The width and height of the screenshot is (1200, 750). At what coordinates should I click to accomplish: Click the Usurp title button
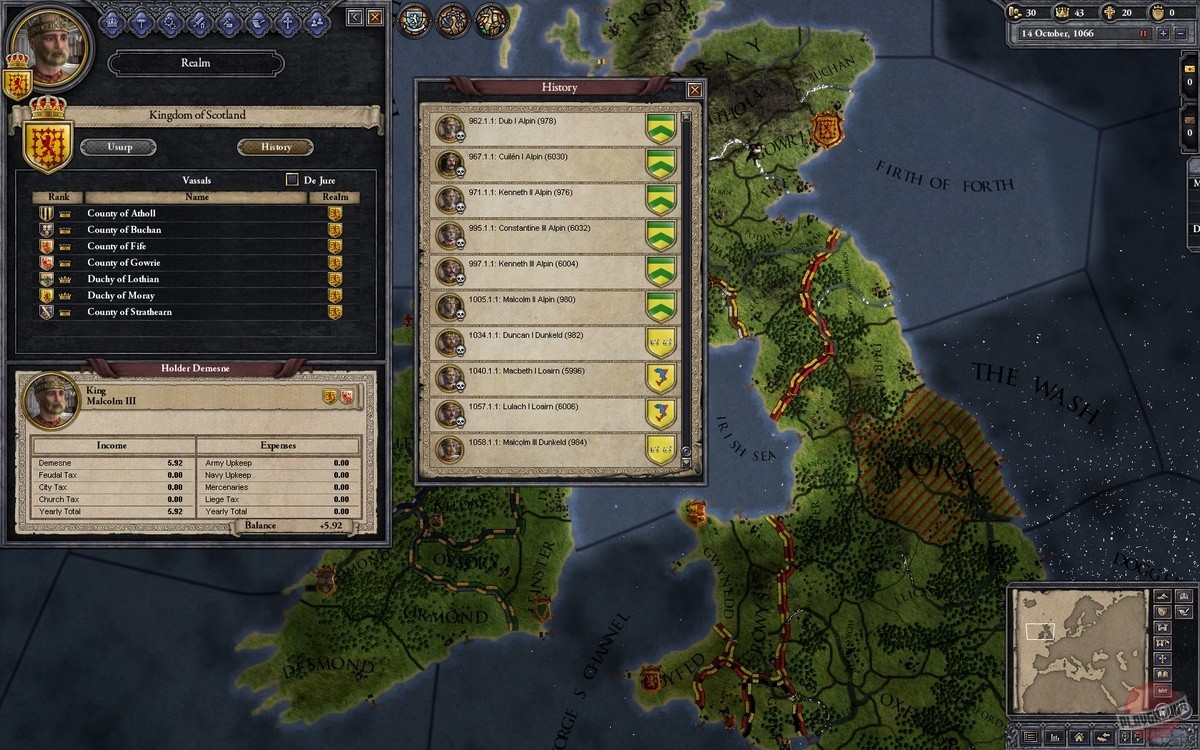119,147
